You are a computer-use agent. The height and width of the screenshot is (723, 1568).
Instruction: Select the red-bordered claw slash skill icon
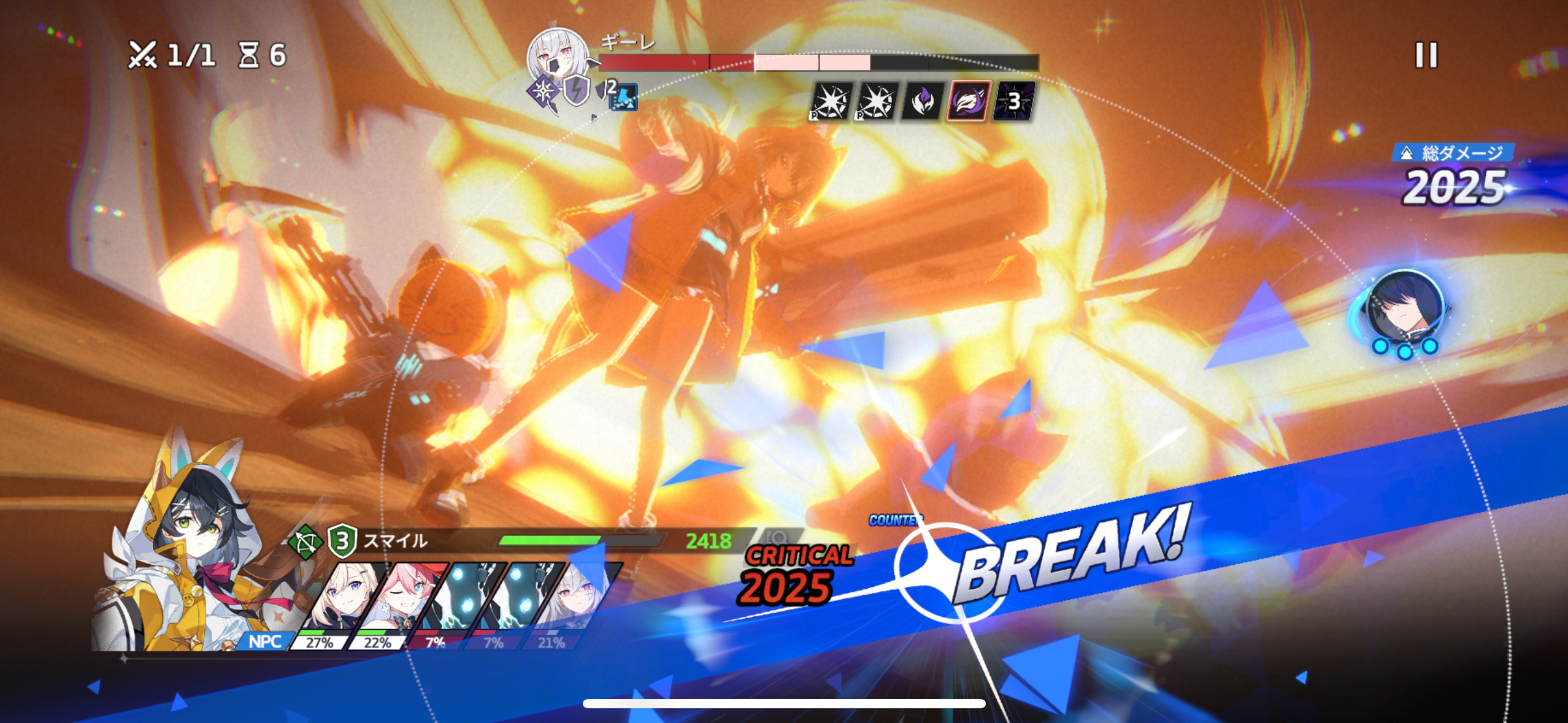[x=969, y=101]
